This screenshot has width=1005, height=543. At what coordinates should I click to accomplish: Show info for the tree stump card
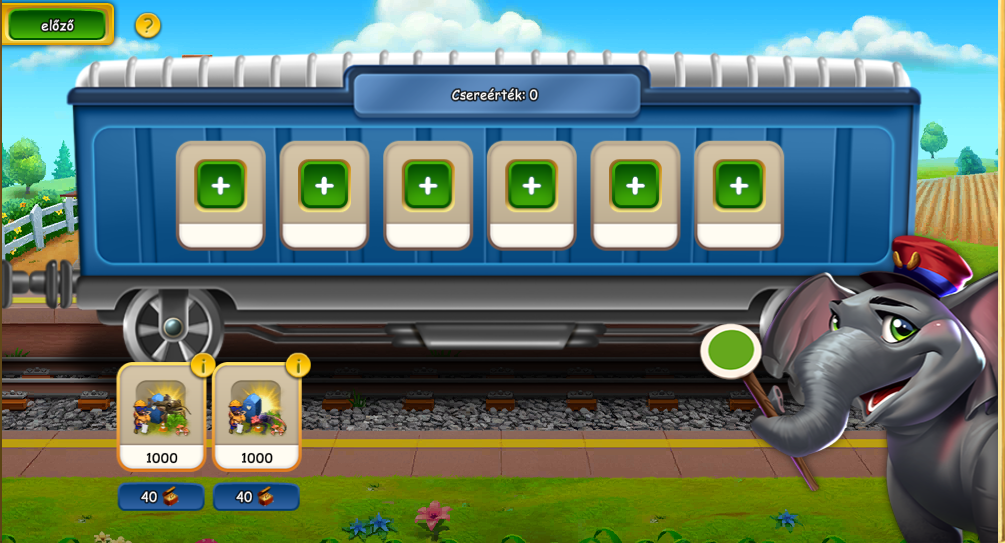[x=202, y=365]
